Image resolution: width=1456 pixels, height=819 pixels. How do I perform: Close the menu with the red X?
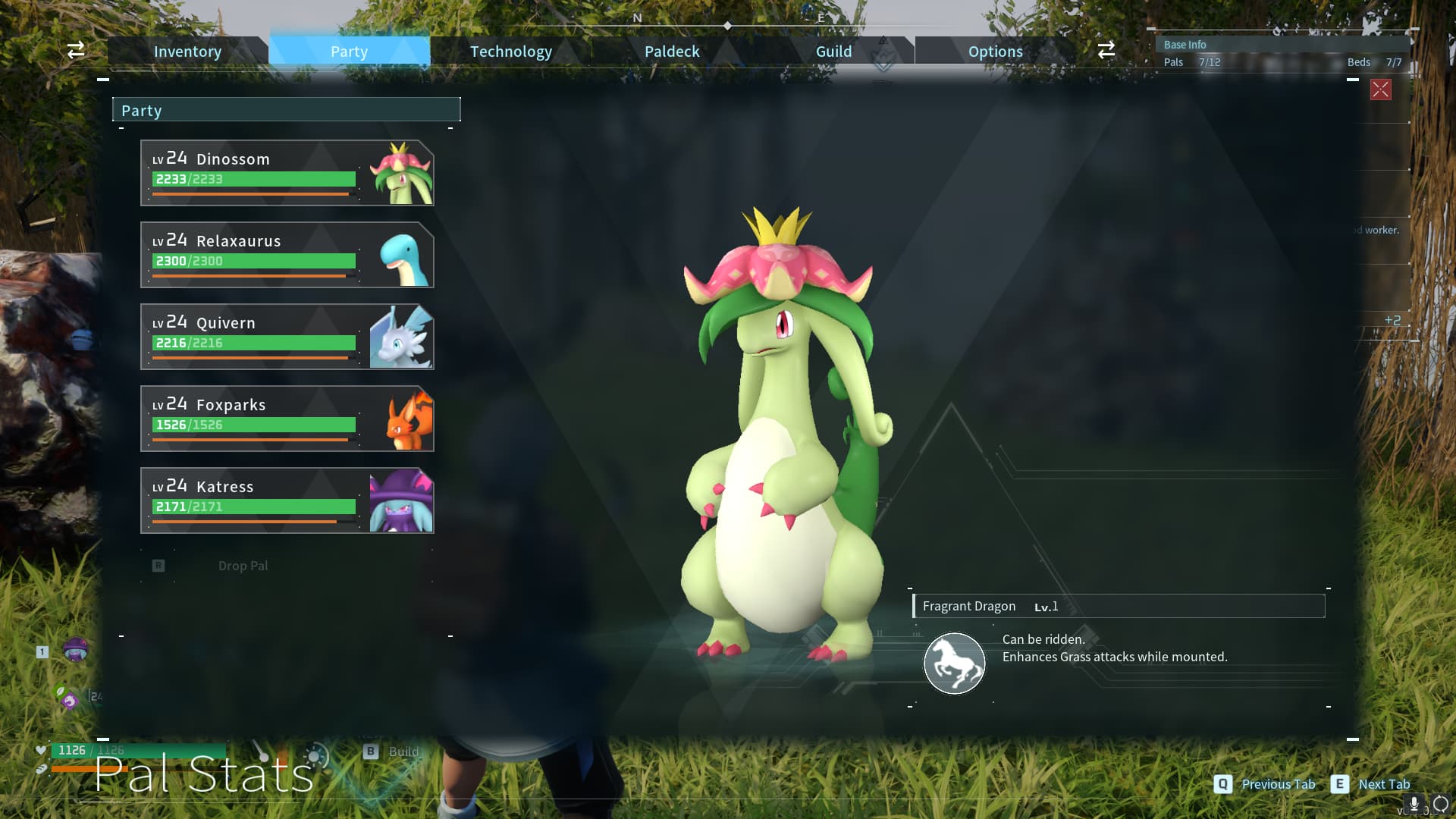[1380, 89]
